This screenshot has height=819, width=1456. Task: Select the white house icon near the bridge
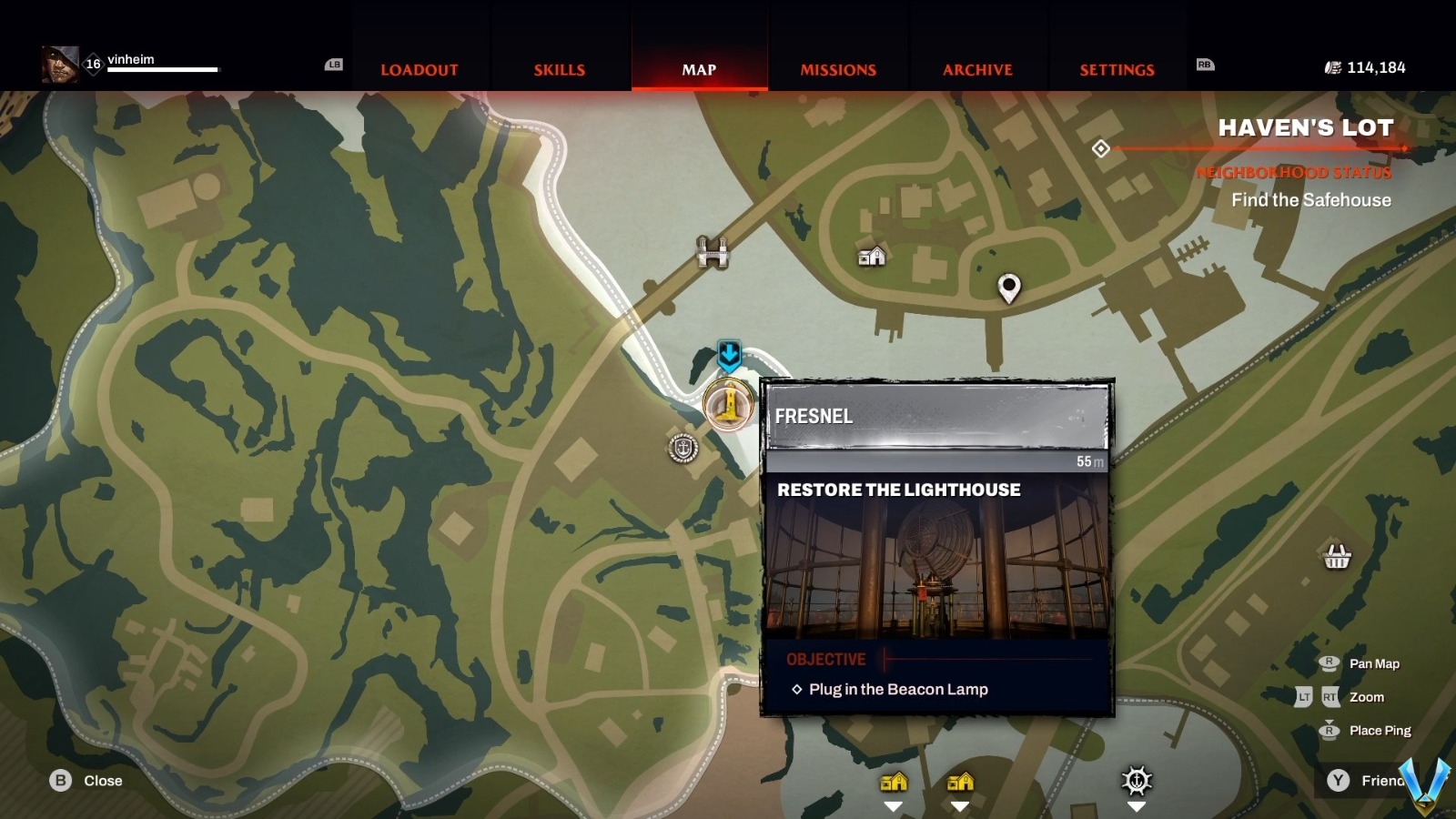pos(872,257)
